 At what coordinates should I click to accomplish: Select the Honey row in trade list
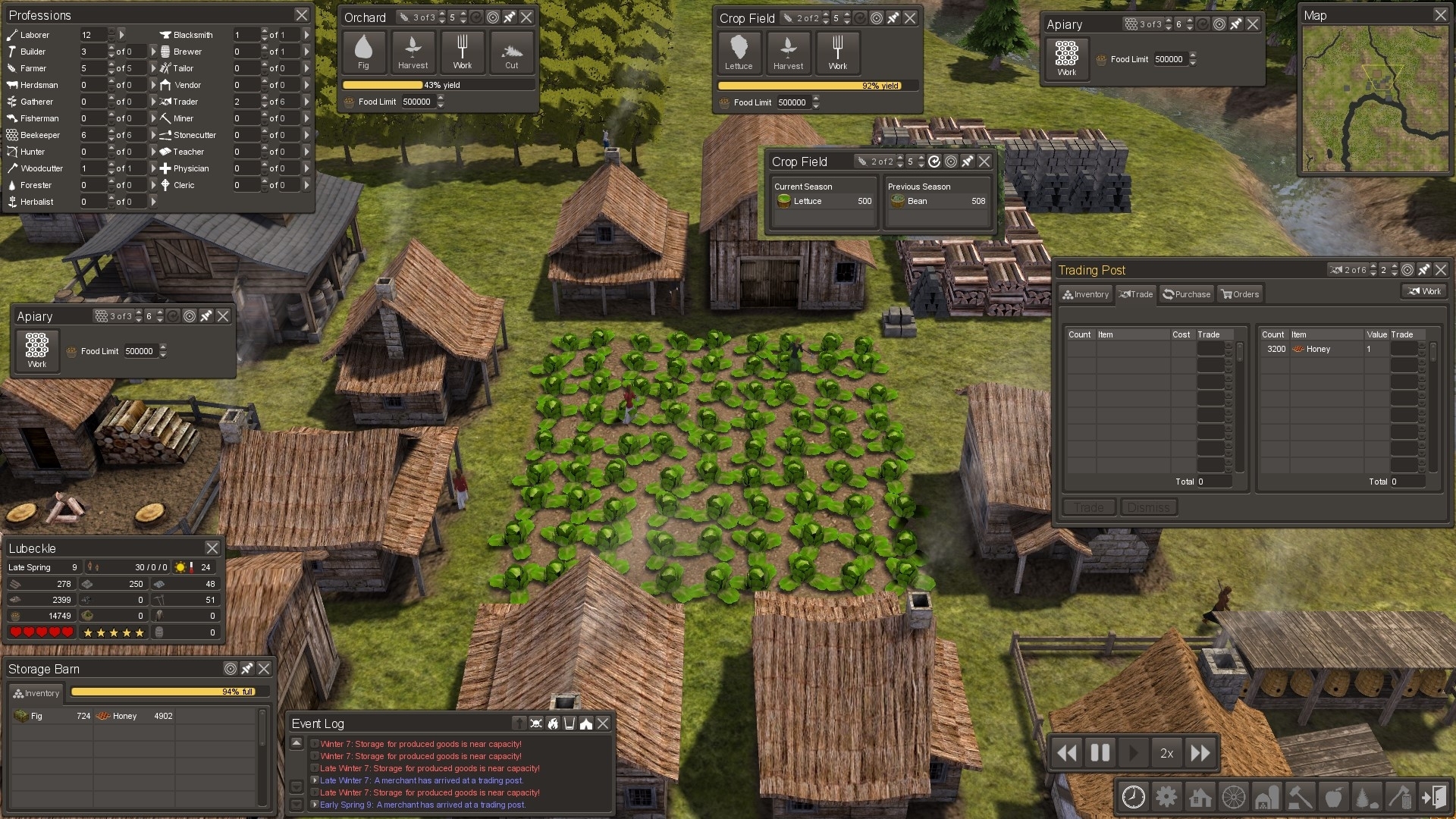point(1318,350)
